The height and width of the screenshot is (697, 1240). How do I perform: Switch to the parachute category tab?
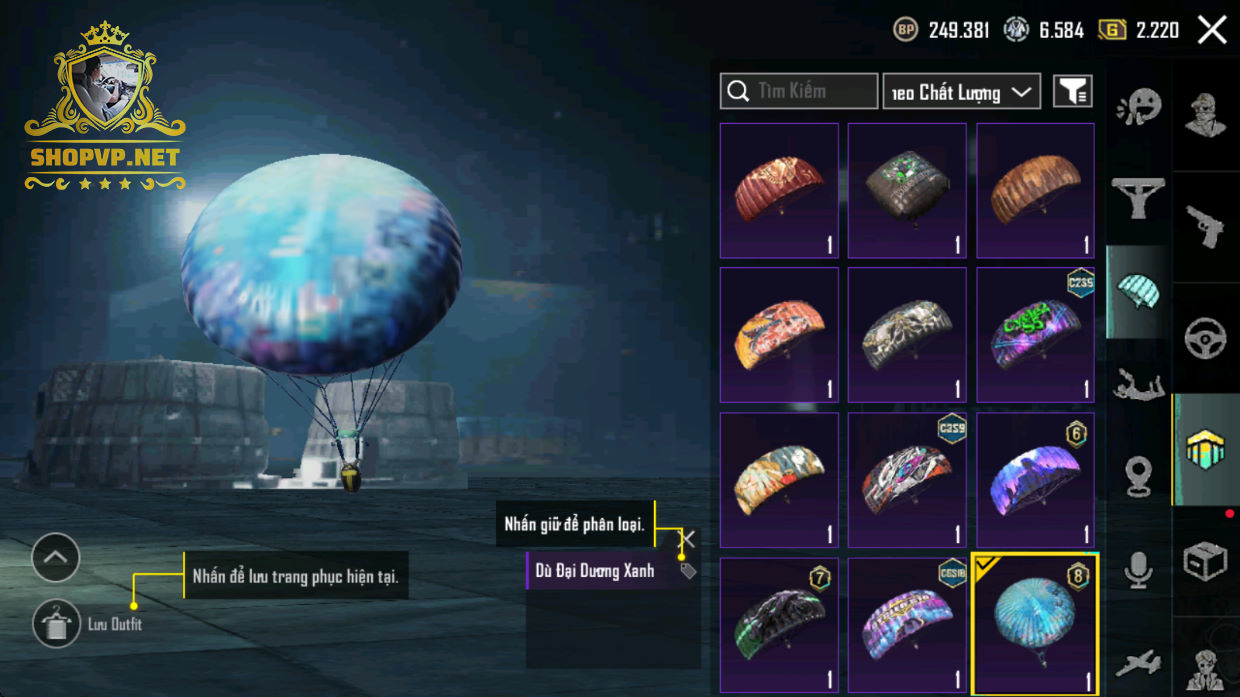[x=1138, y=291]
